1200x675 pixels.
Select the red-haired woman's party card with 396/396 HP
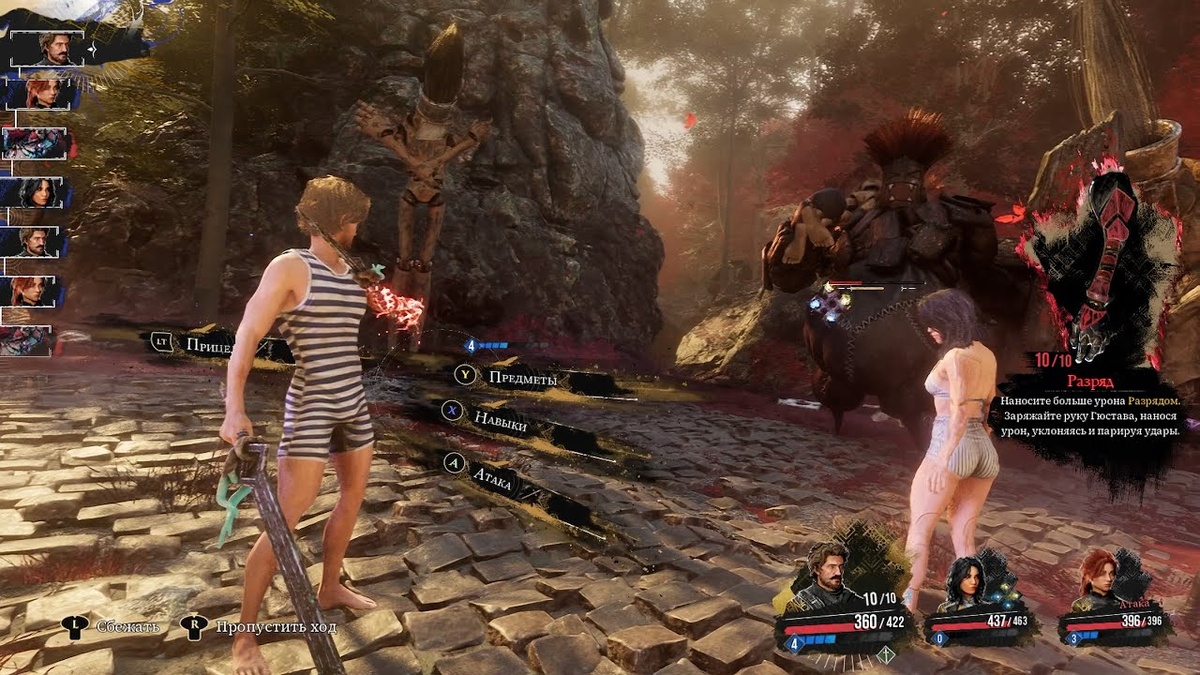pyautogui.click(x=1112, y=605)
